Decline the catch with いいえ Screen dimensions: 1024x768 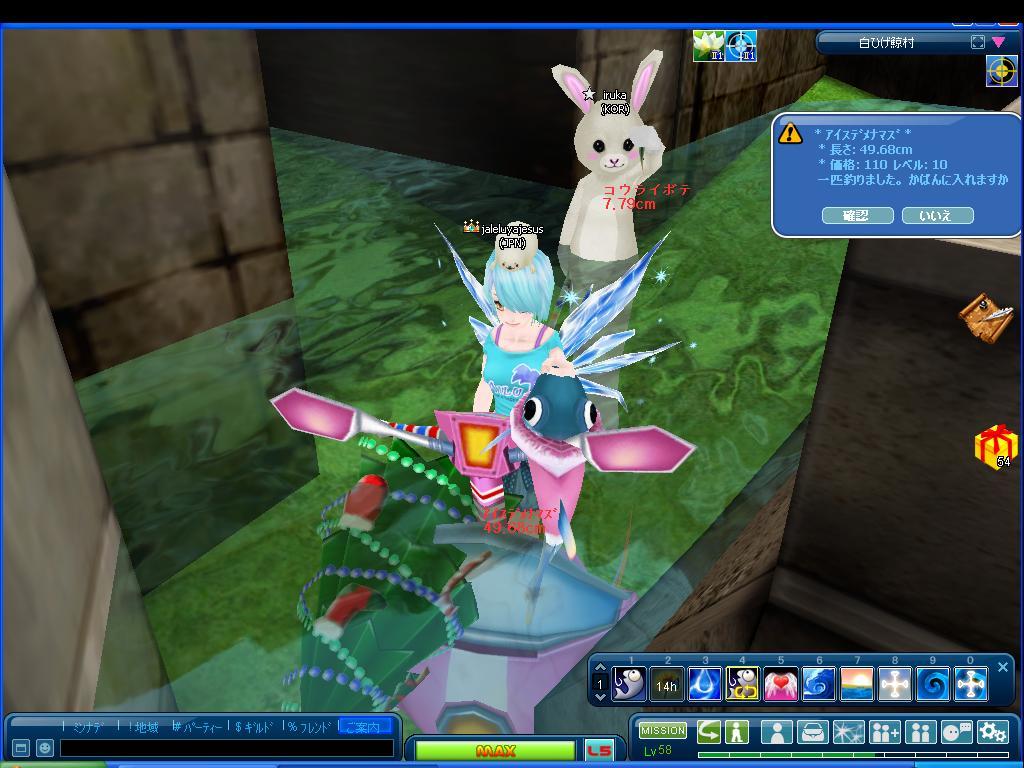937,215
